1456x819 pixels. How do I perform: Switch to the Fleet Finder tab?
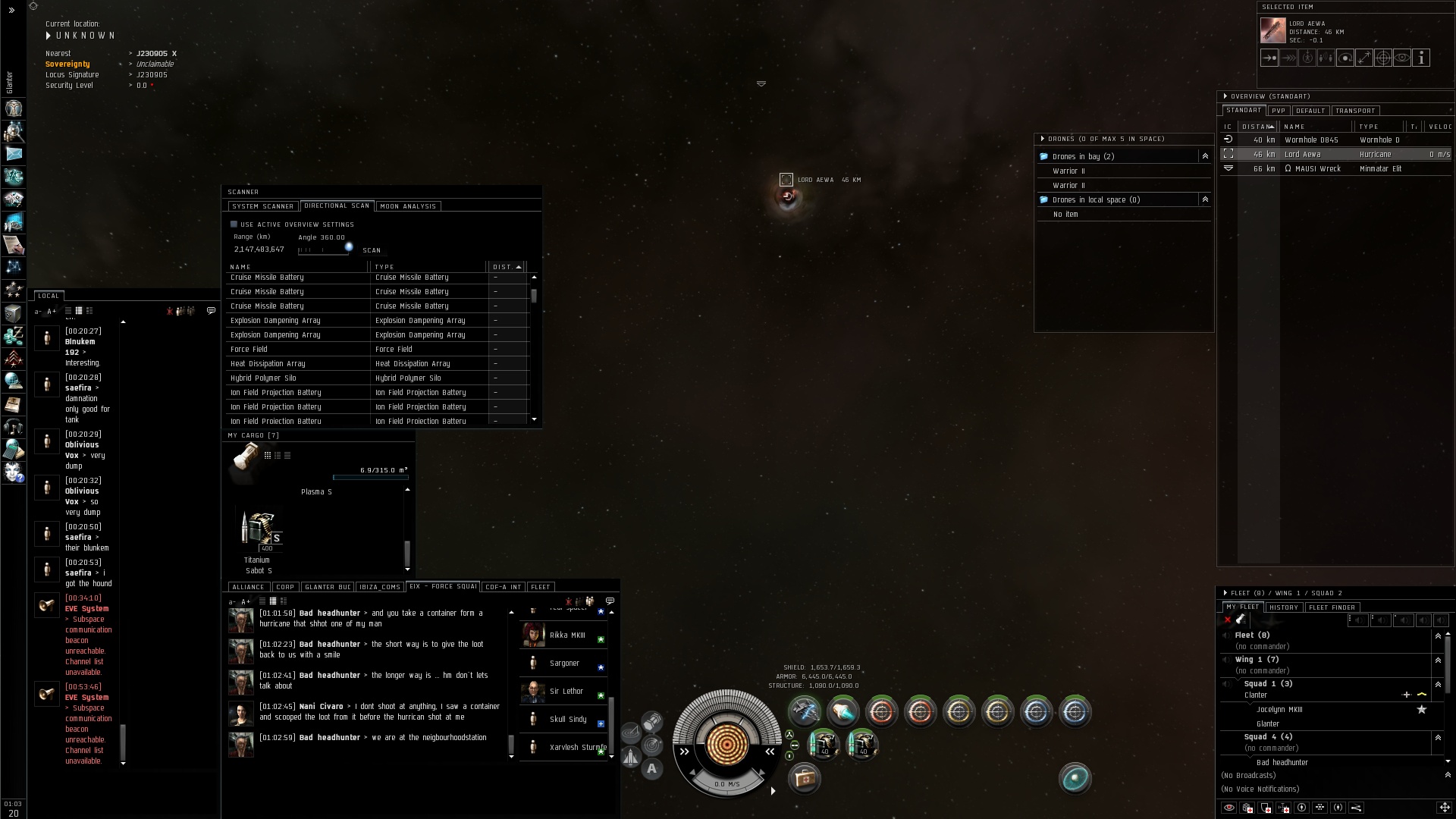point(1332,607)
